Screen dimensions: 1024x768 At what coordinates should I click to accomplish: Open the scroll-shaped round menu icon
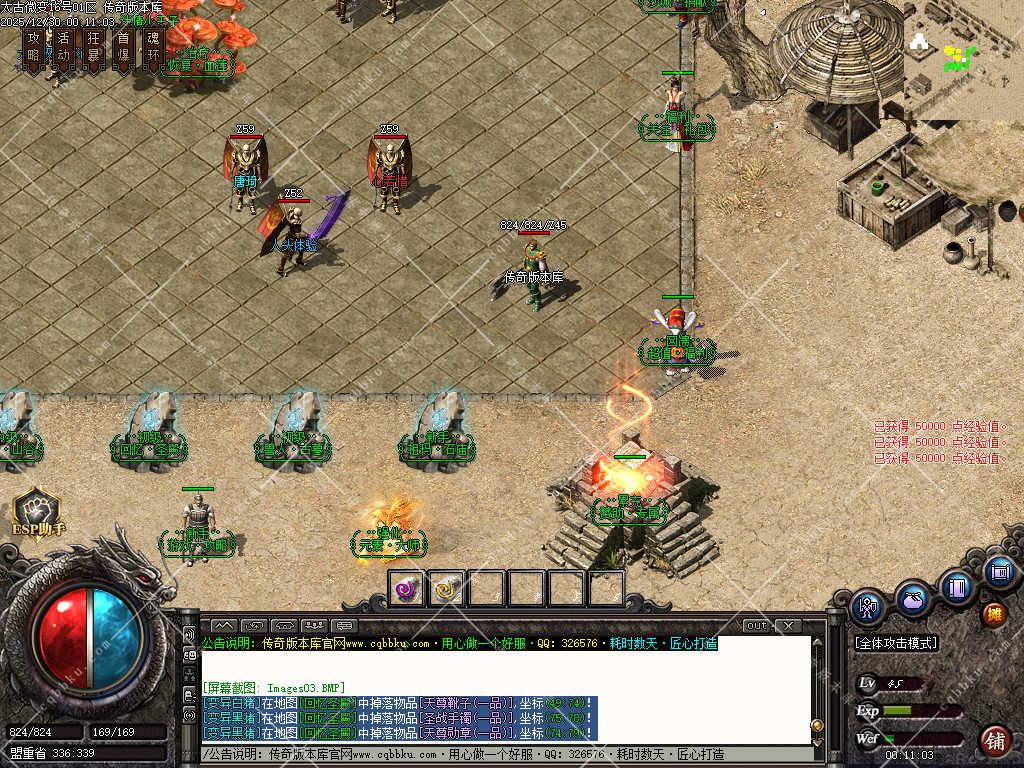click(999, 572)
